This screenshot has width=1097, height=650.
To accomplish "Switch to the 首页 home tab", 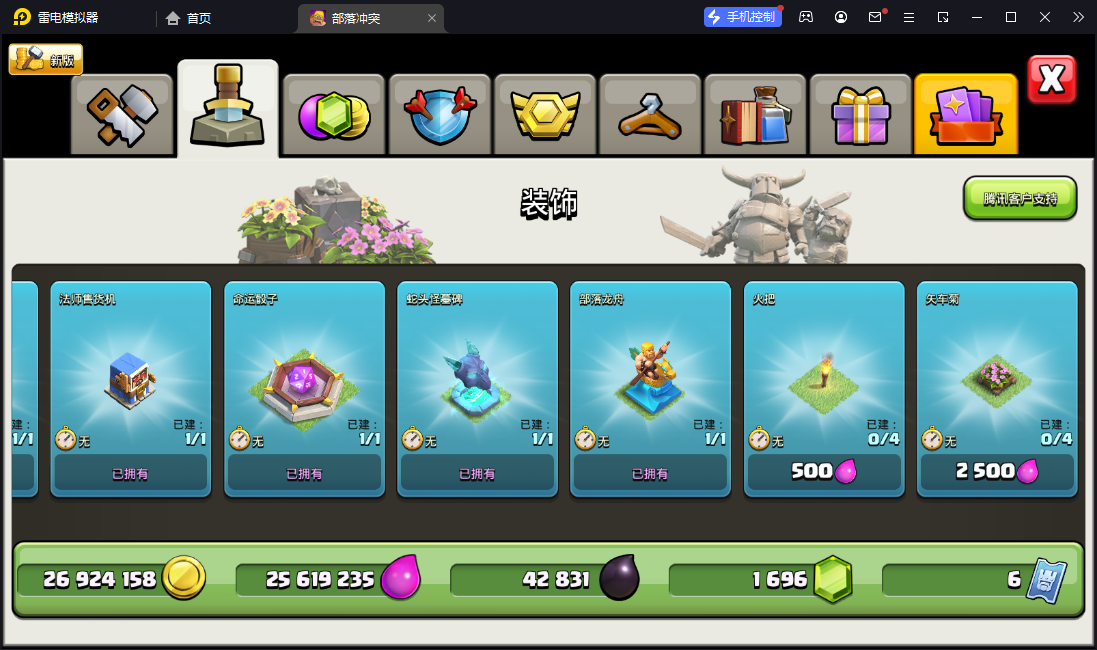I will (189, 18).
